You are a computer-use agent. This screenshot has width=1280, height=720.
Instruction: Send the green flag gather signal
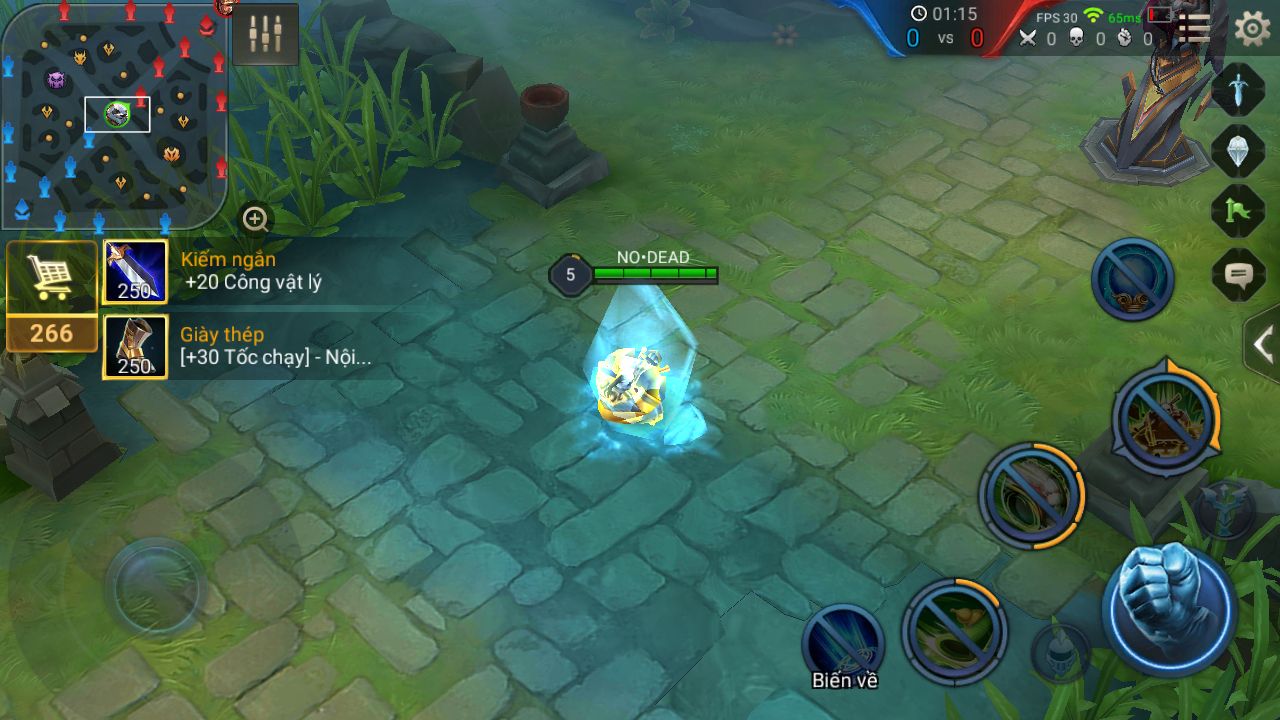[1238, 211]
